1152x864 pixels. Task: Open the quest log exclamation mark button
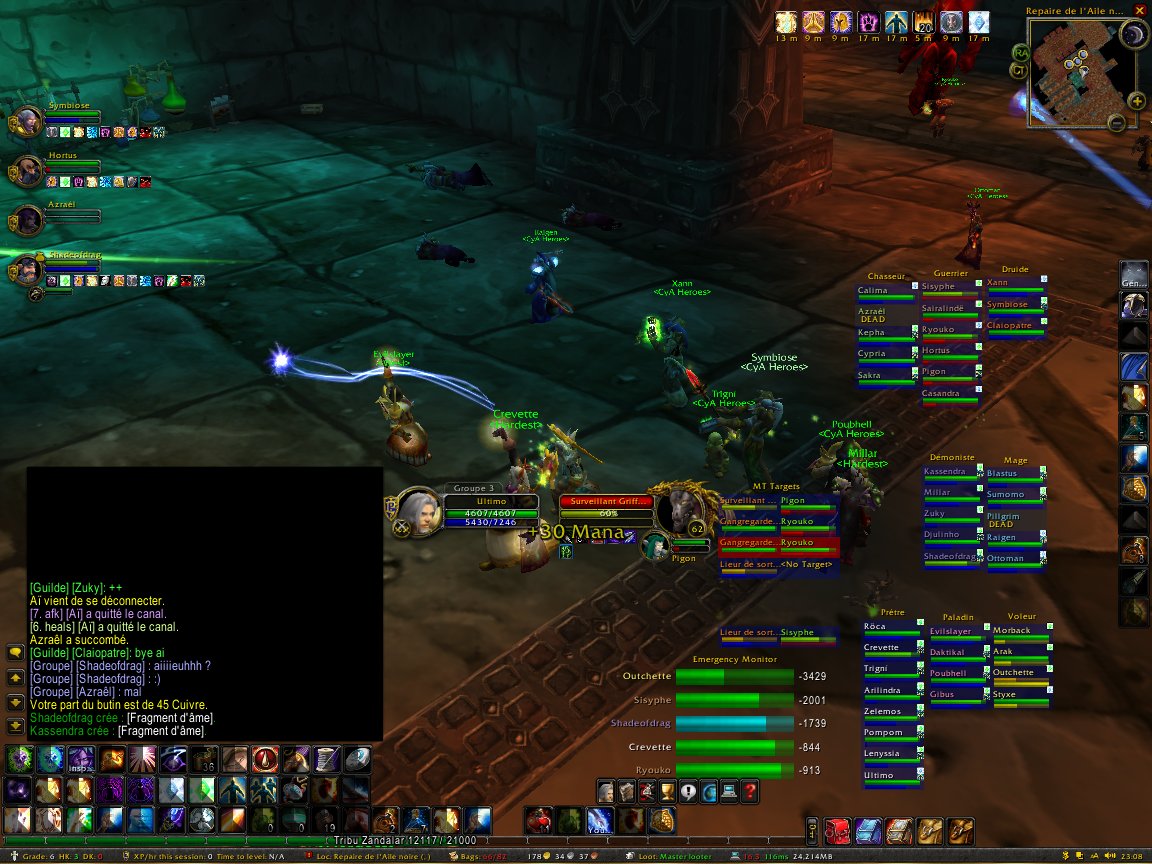[x=687, y=792]
